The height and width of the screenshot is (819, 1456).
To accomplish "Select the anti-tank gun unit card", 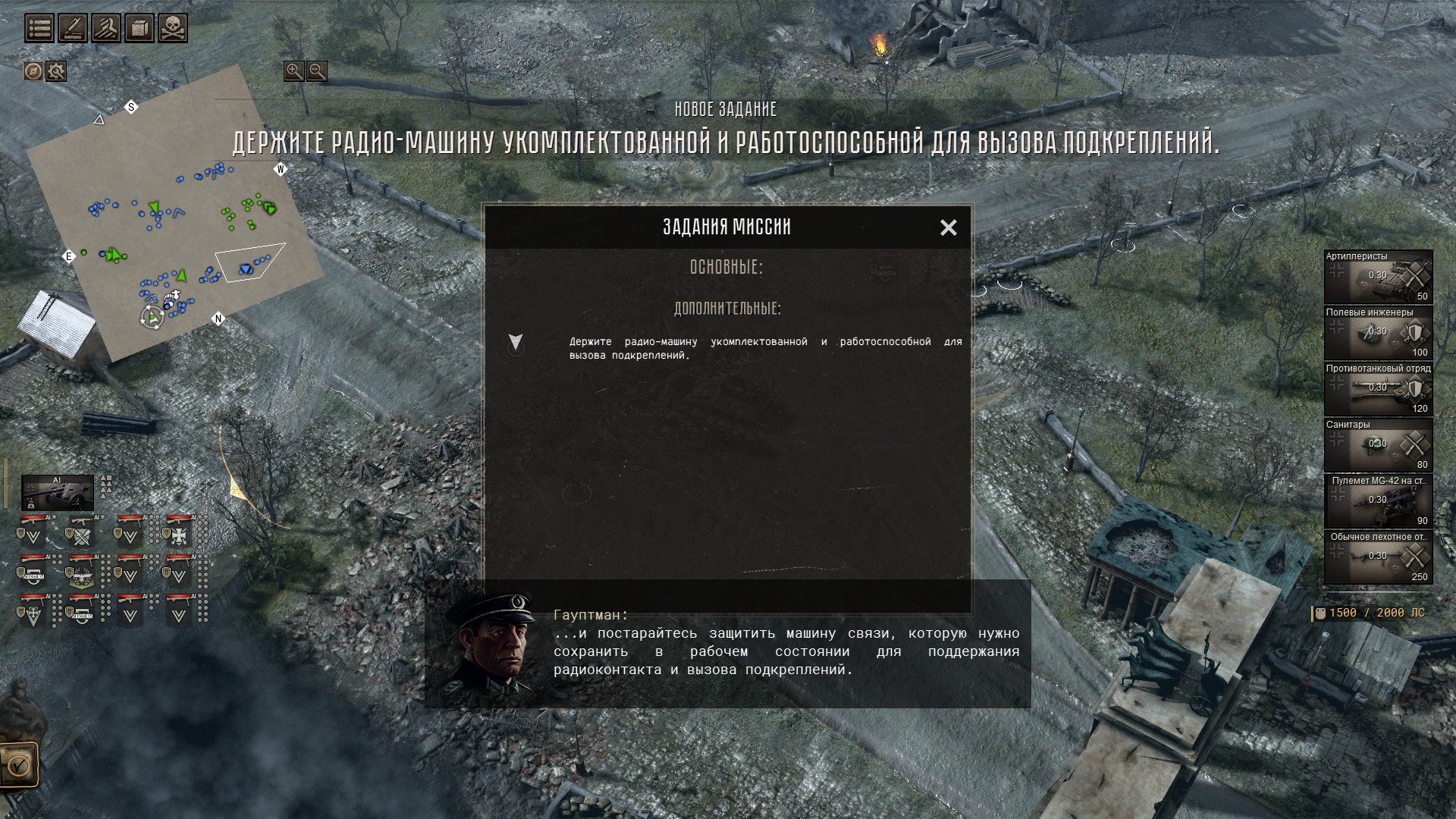I will pyautogui.click(x=58, y=494).
